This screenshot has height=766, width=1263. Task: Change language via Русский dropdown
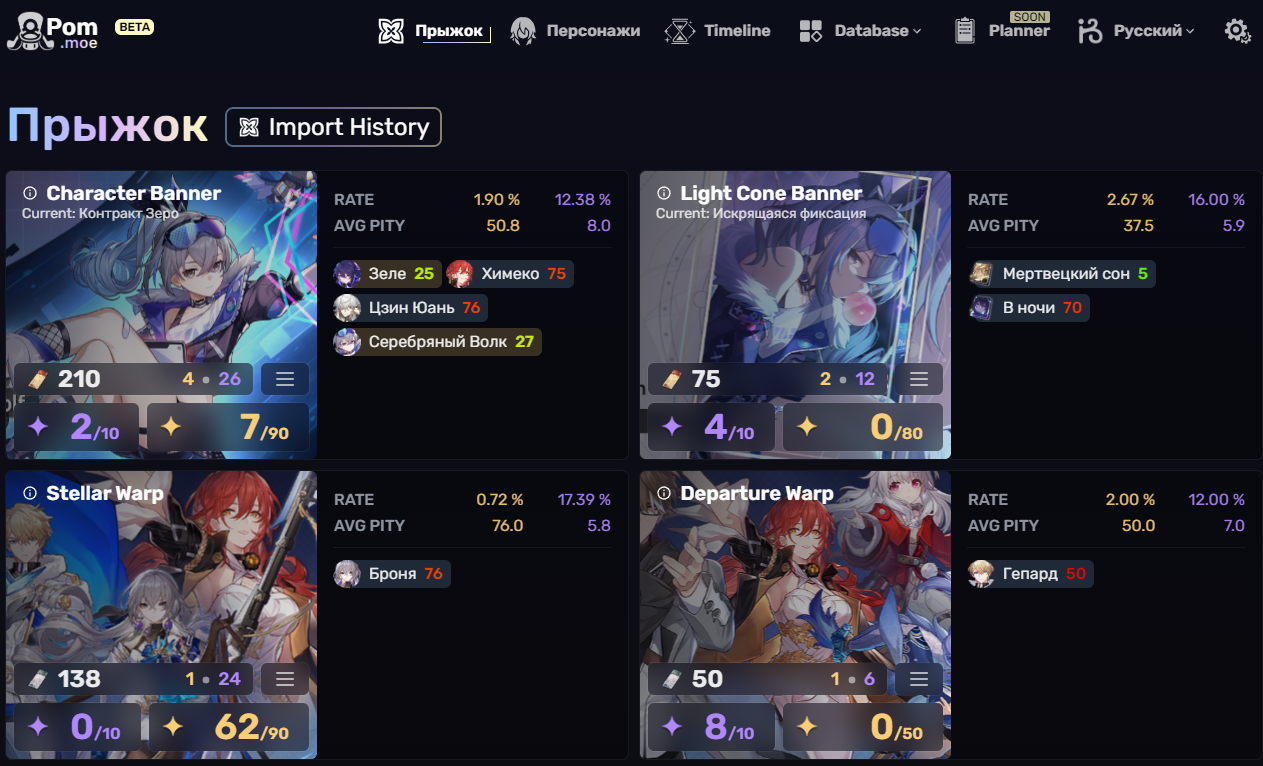[1136, 31]
